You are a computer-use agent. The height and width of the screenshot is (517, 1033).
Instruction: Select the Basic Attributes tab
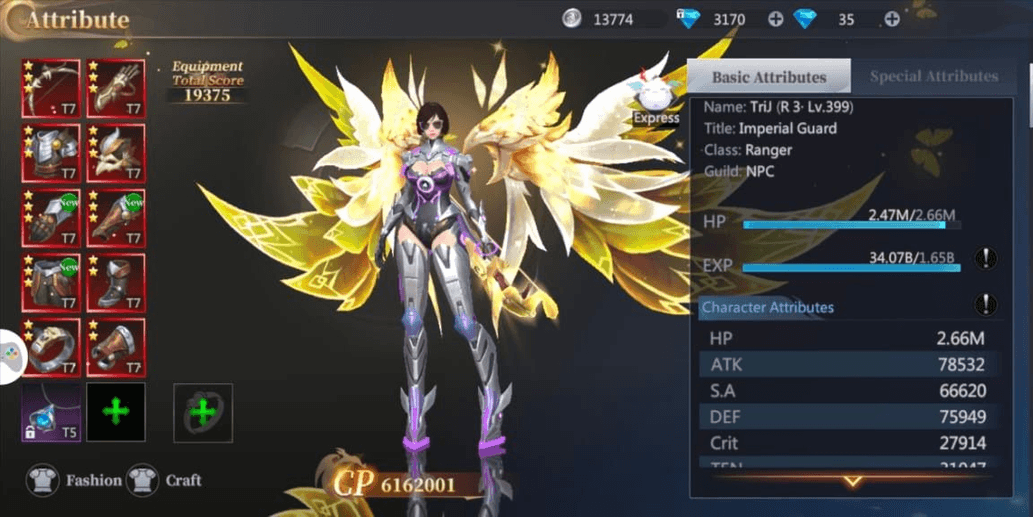[x=769, y=77]
